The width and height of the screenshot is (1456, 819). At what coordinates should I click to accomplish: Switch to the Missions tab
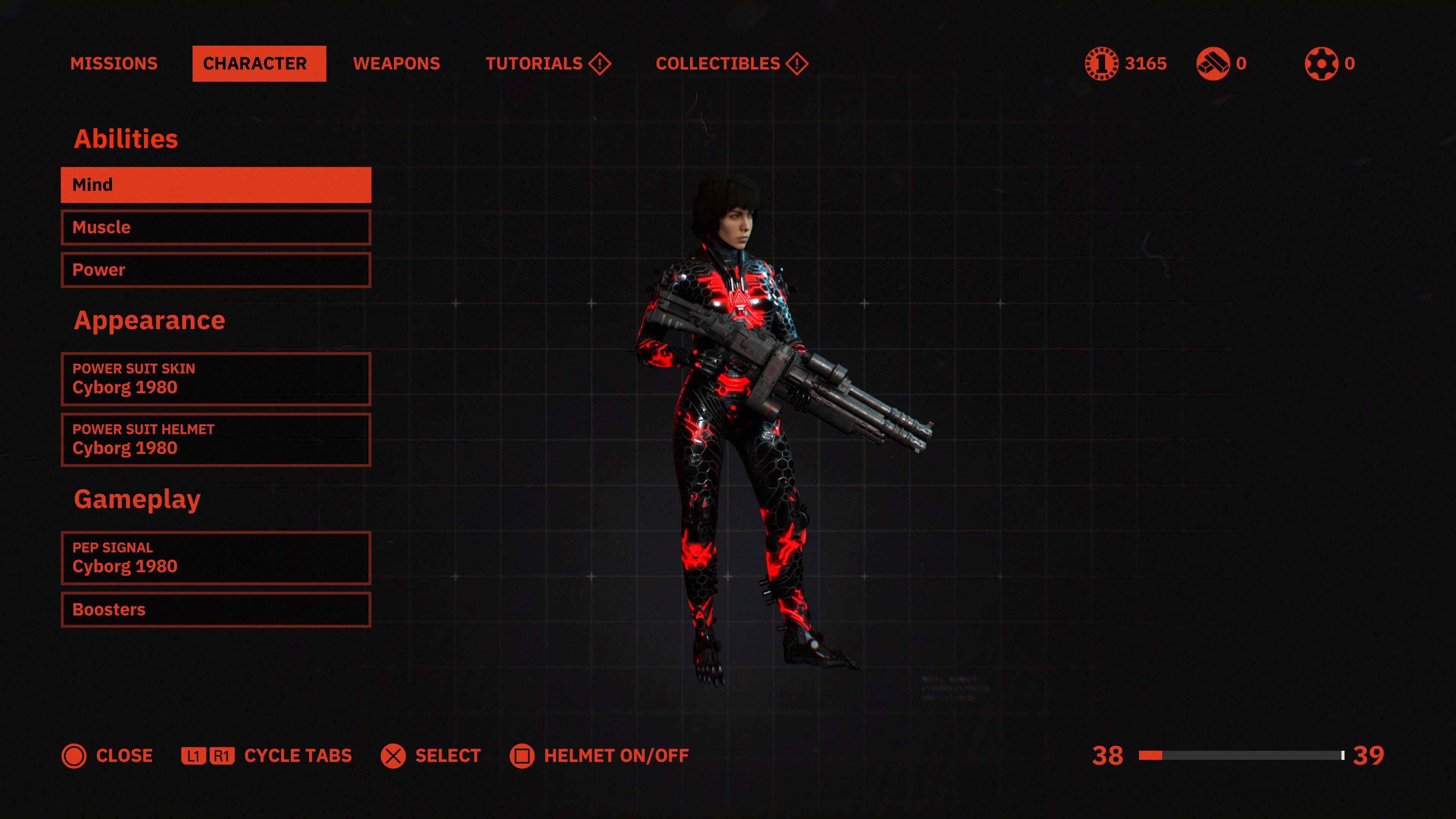pyautogui.click(x=114, y=63)
